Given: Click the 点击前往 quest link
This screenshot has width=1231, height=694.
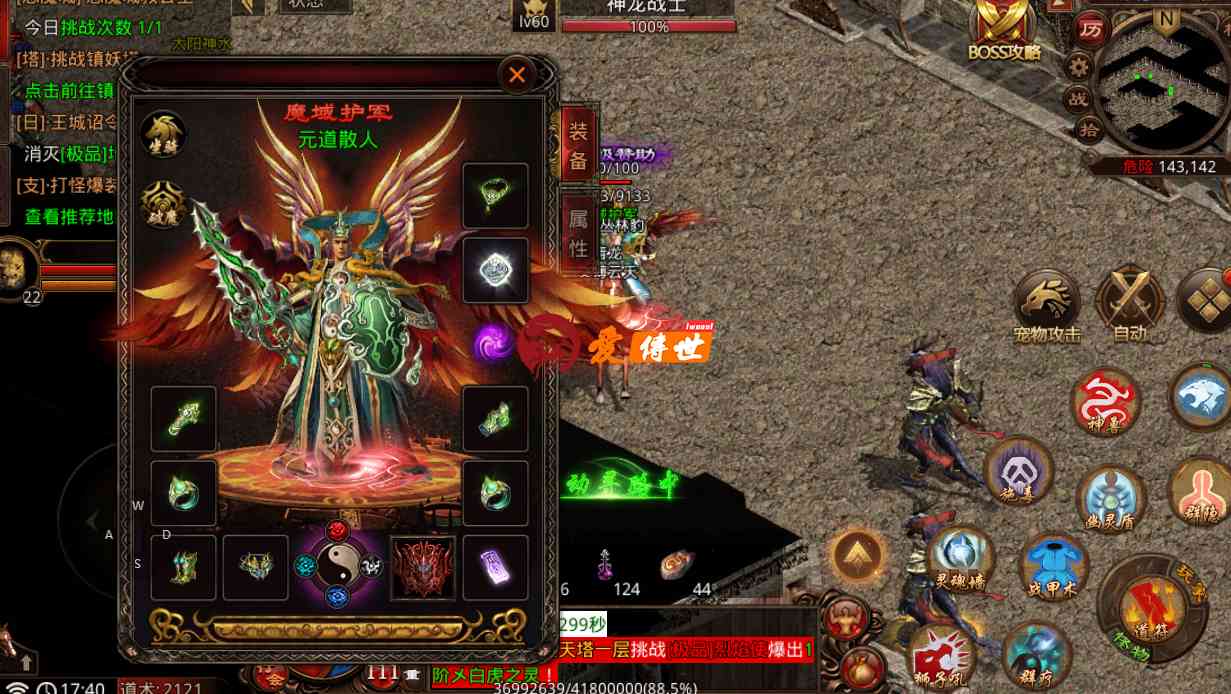Looking at the screenshot, I should (68, 90).
